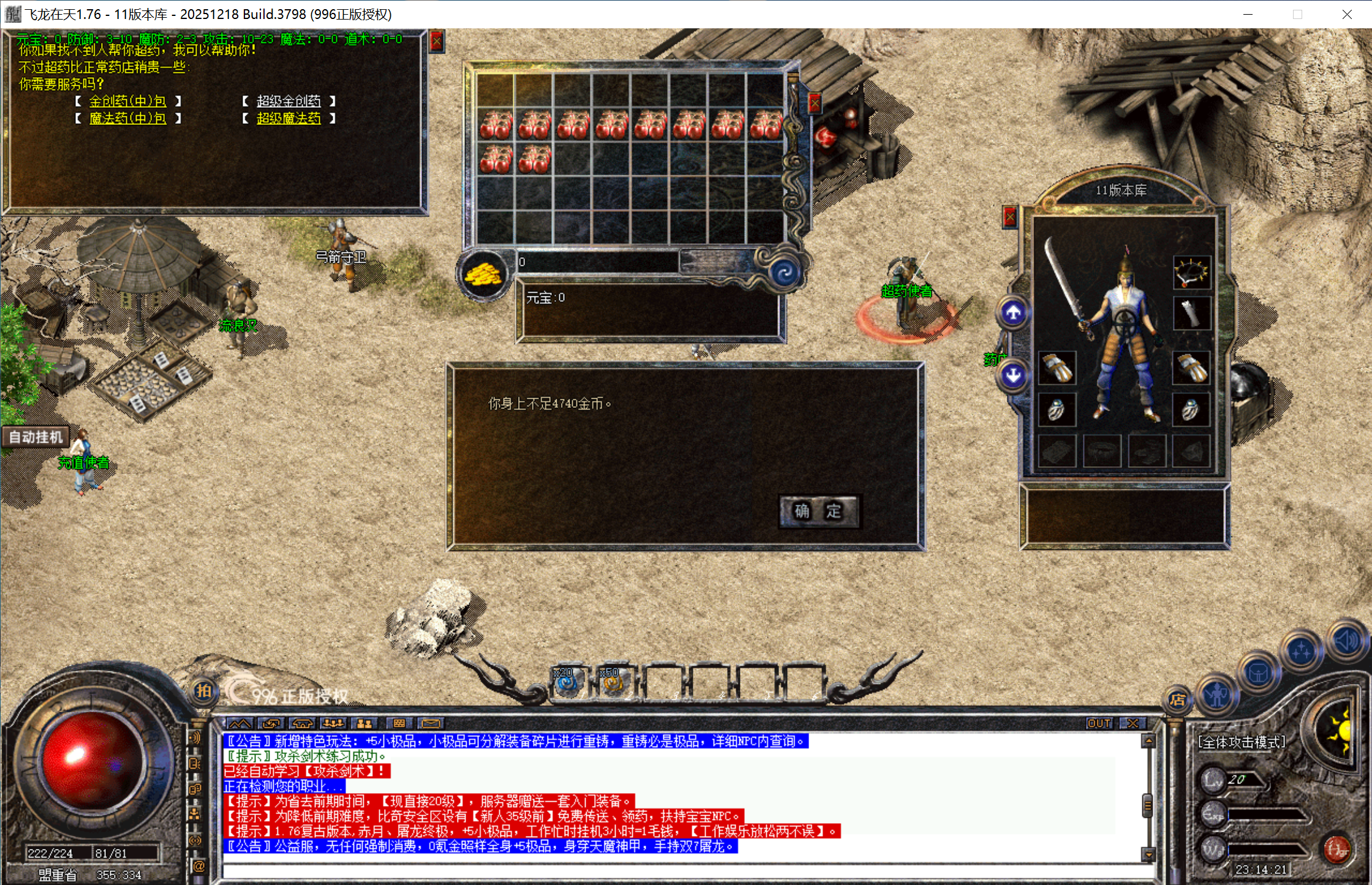Go to next equipment page with down arrow
The height and width of the screenshot is (885, 1372).
point(1013,375)
